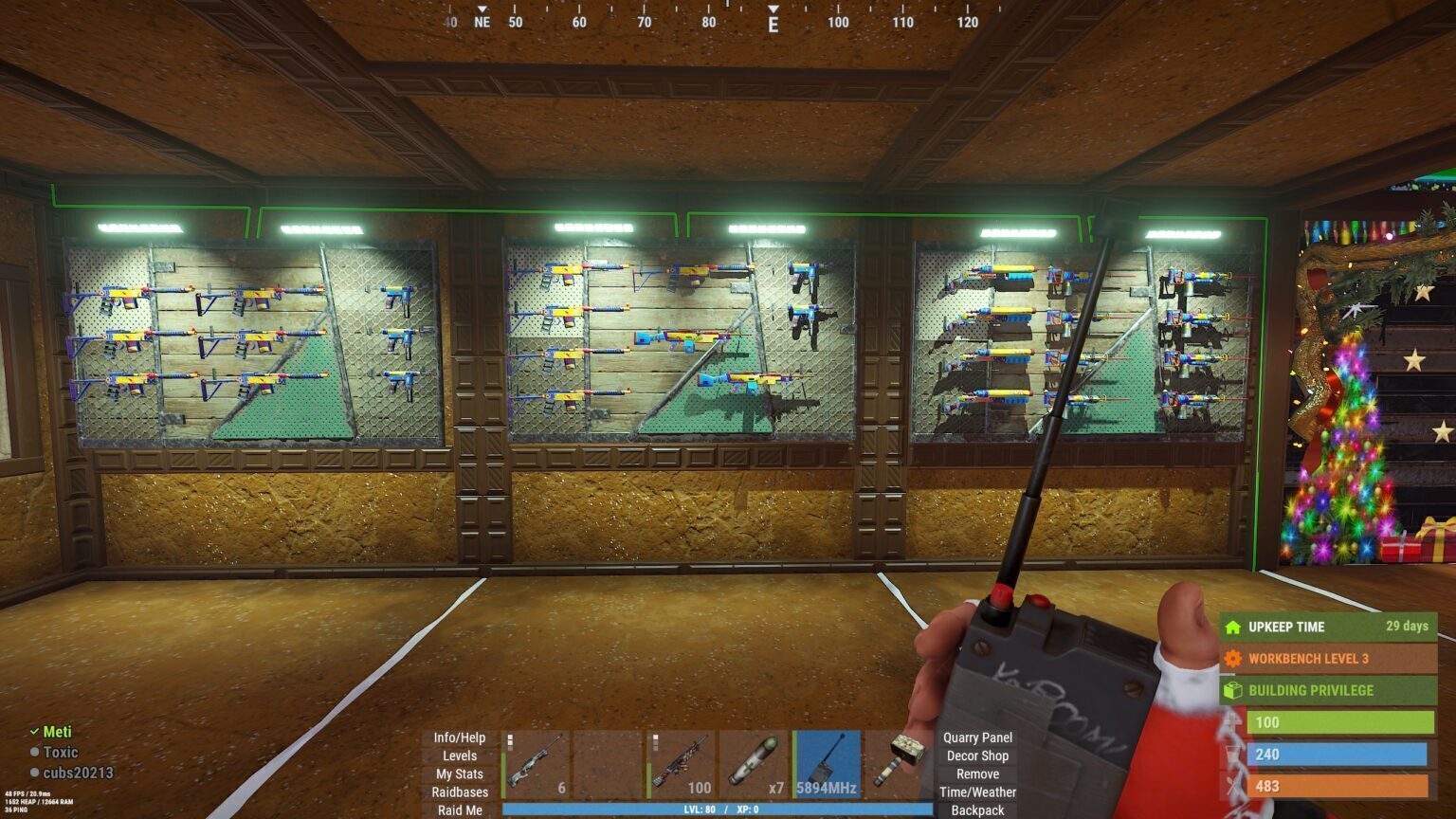
Task: Show the Levels menu
Action: (459, 755)
